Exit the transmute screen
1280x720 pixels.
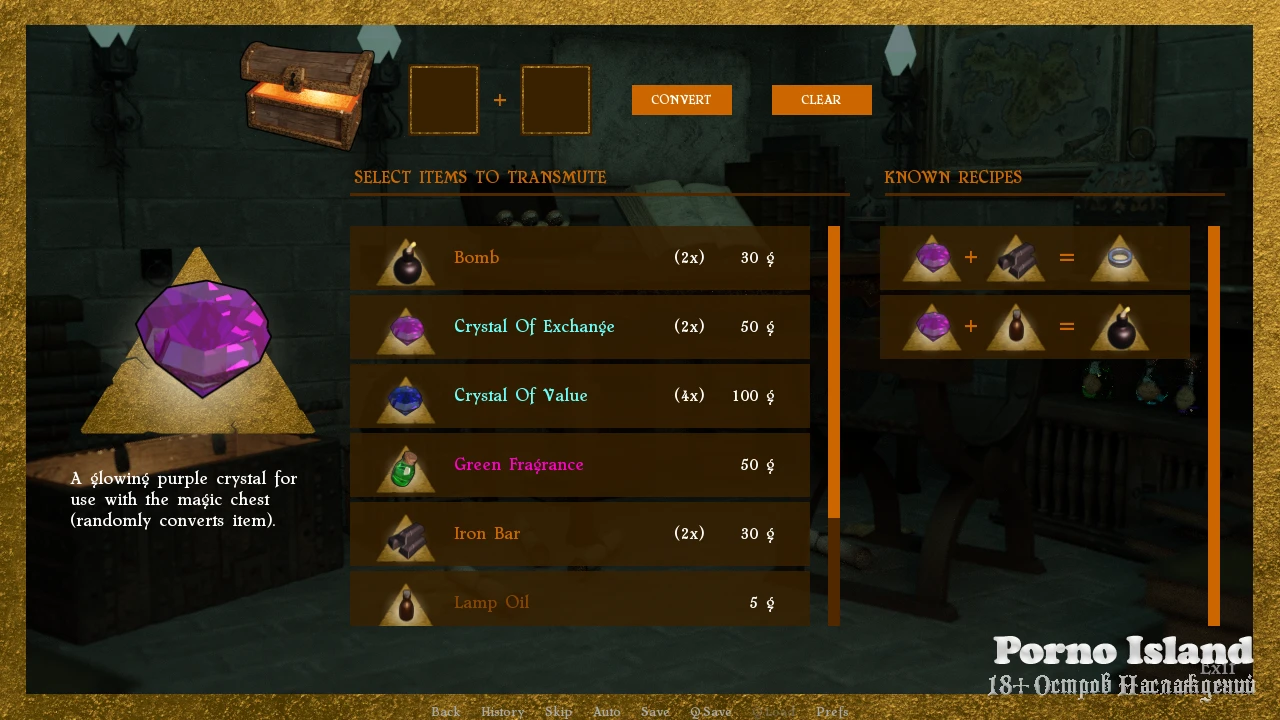pos(1218,669)
